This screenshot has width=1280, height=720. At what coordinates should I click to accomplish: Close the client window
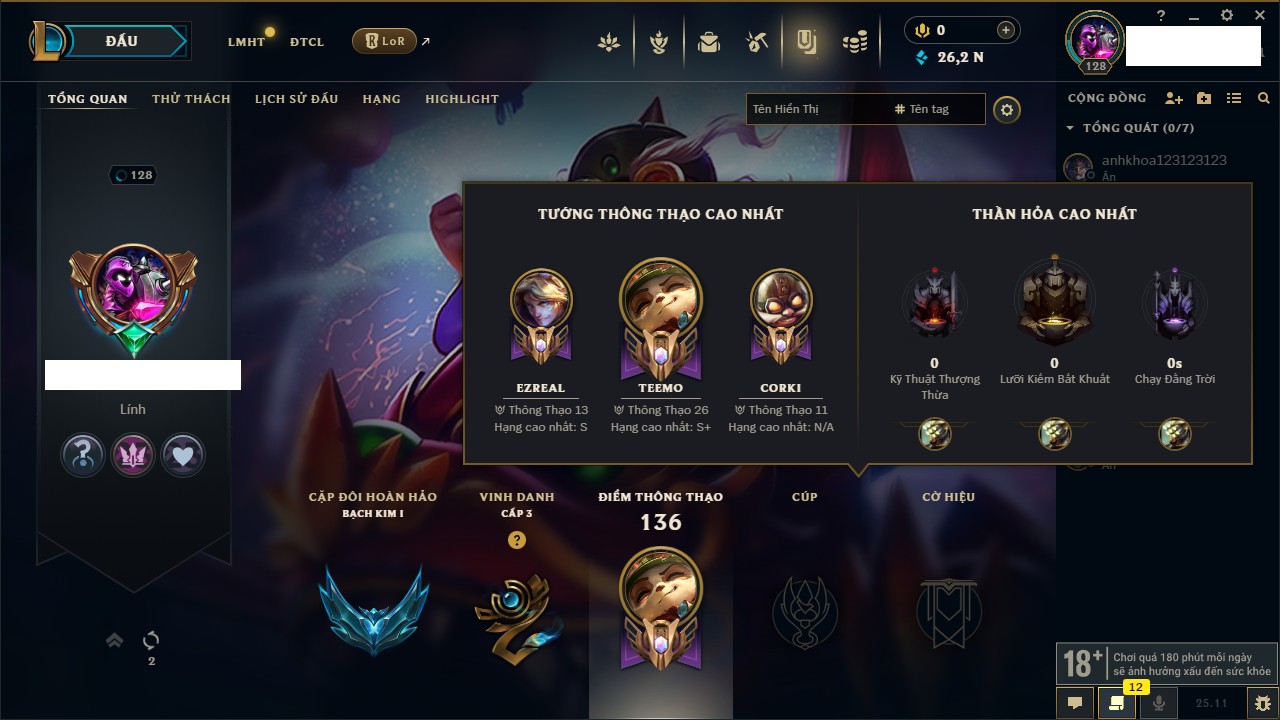1259,15
